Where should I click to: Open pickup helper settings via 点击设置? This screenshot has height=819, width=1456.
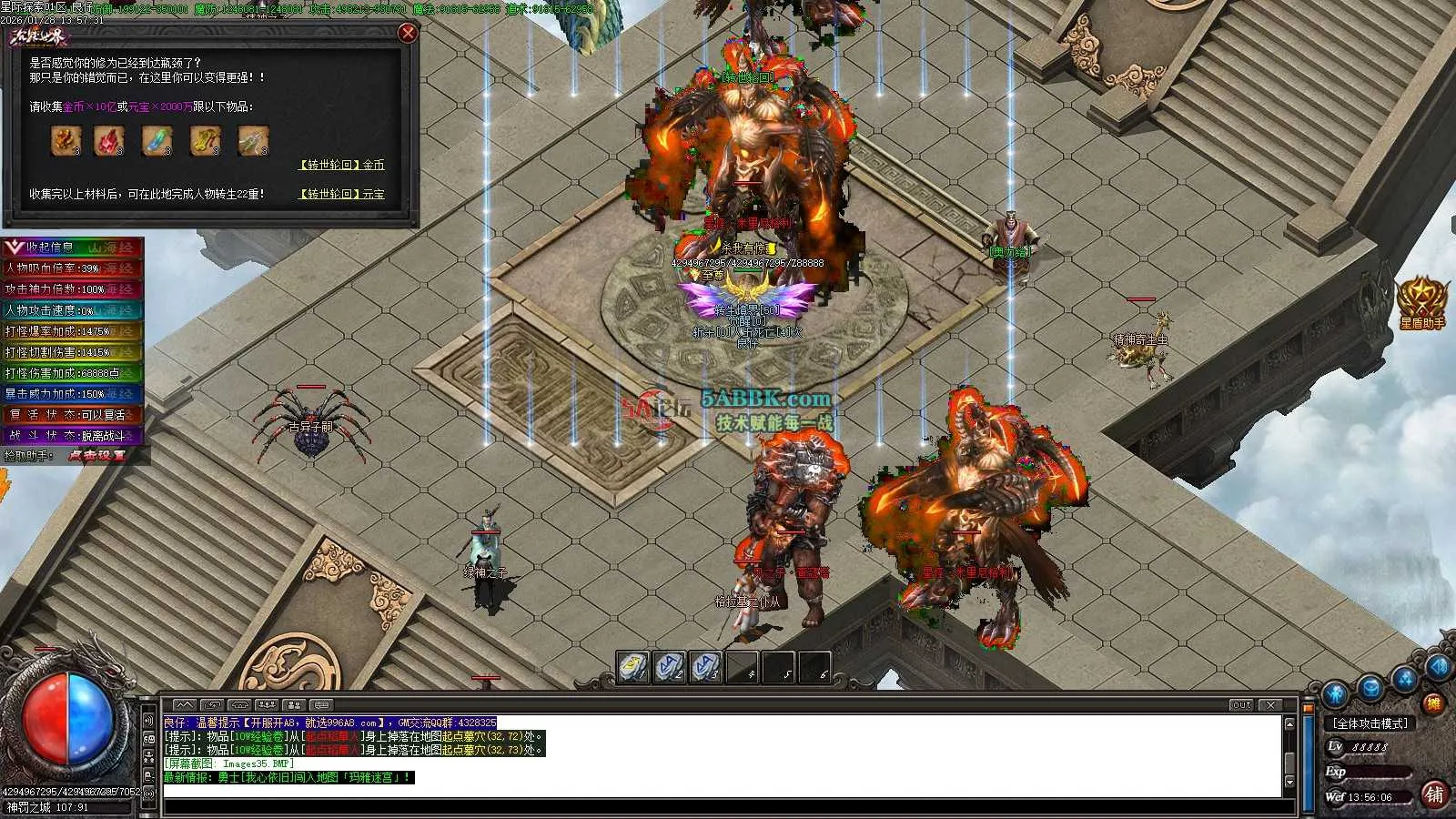point(96,455)
